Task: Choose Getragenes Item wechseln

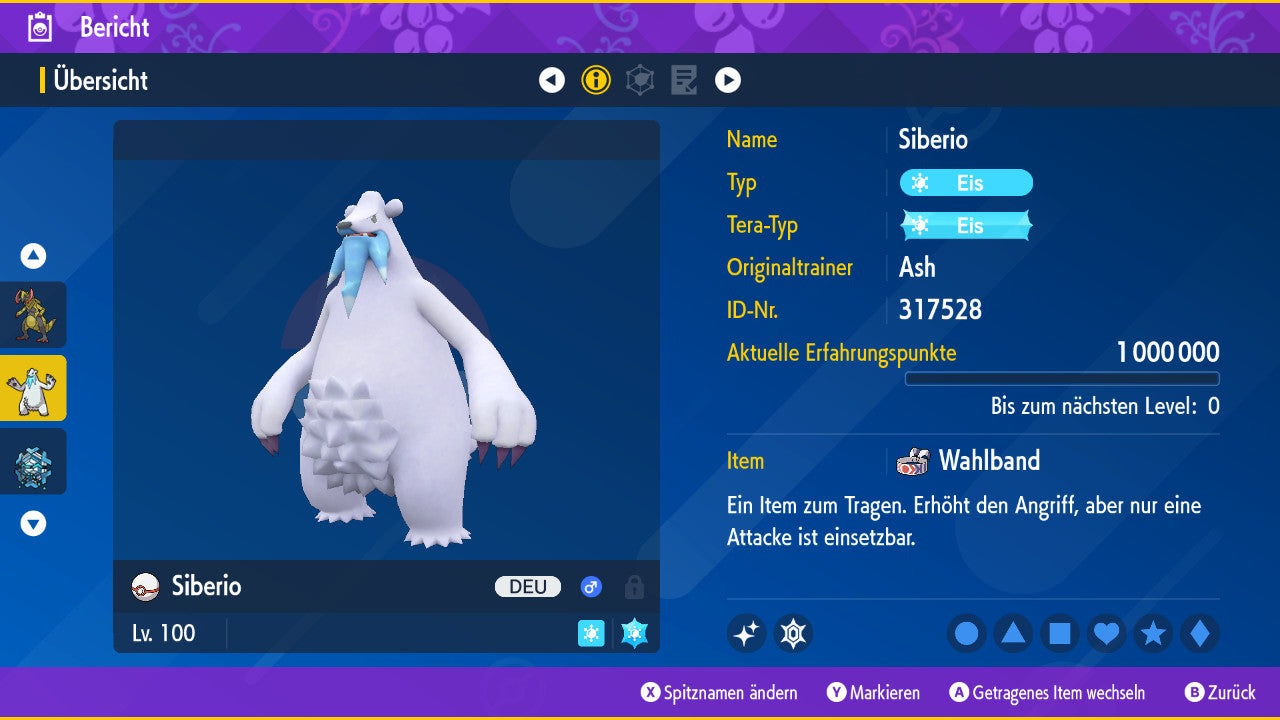Action: (x=1048, y=693)
